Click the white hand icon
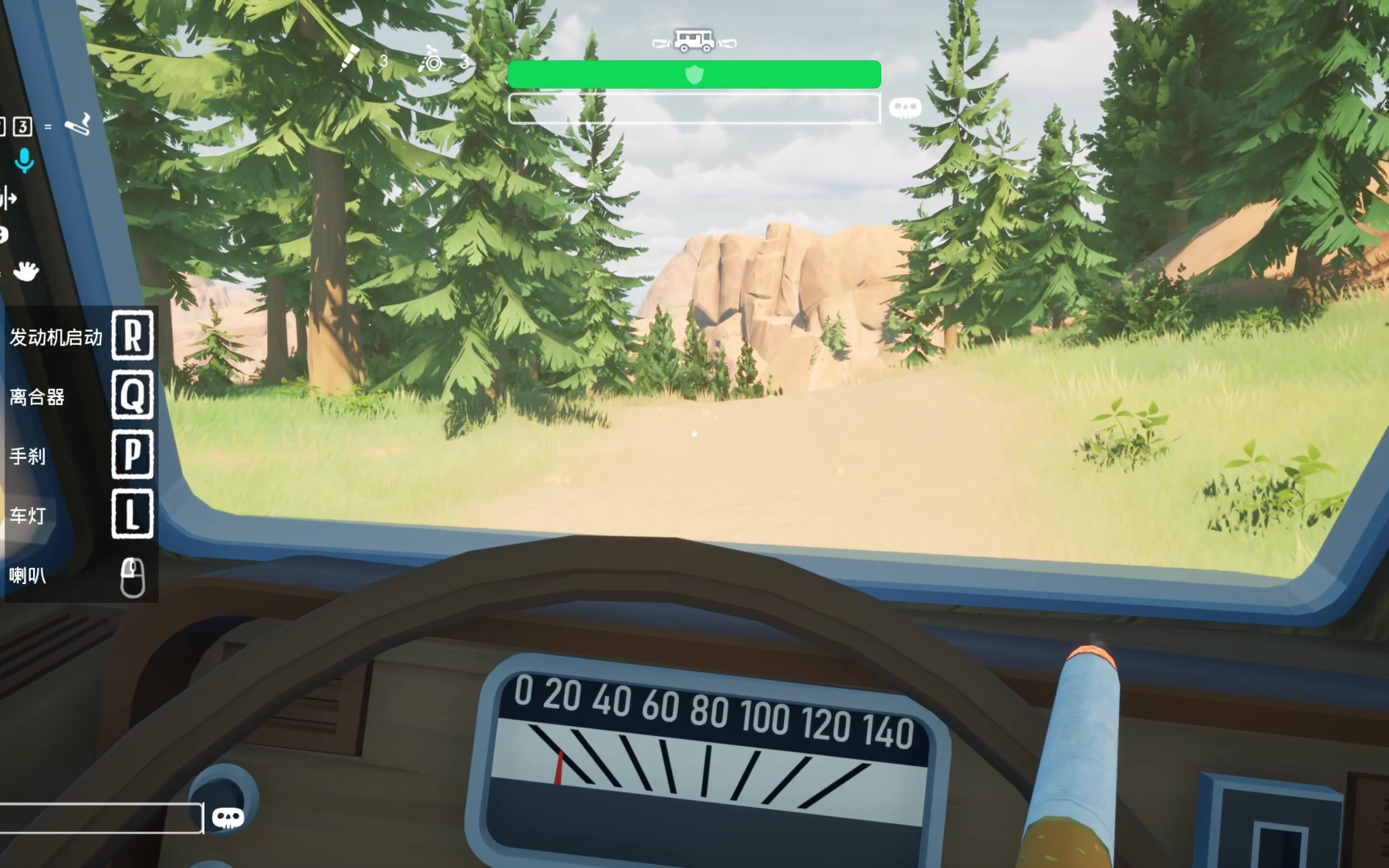The width and height of the screenshot is (1389, 868). (x=26, y=271)
